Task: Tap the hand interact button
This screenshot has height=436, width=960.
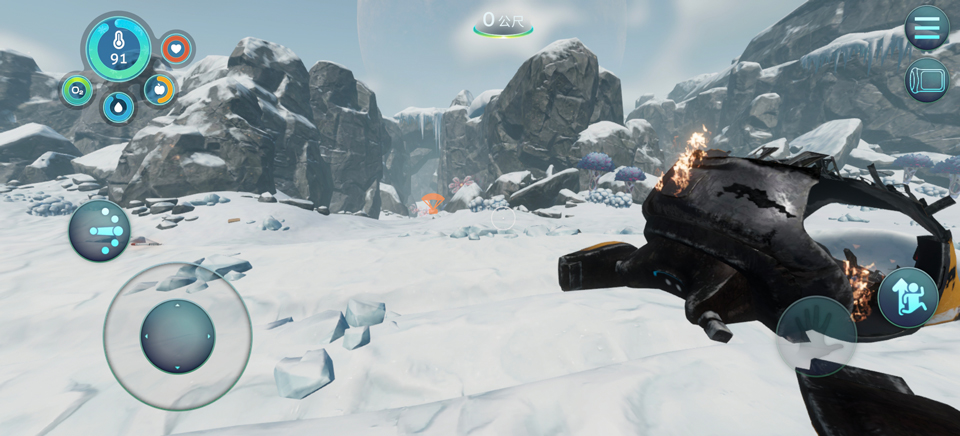Action: [x=816, y=335]
